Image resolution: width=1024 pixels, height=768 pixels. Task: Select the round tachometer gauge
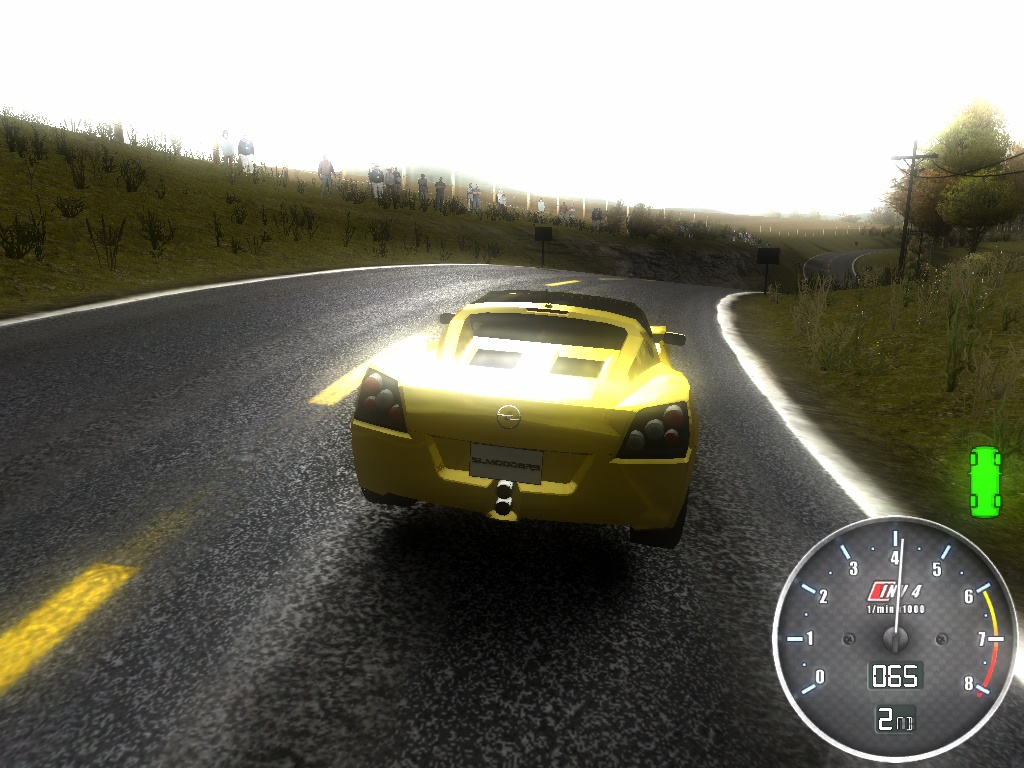(895, 639)
